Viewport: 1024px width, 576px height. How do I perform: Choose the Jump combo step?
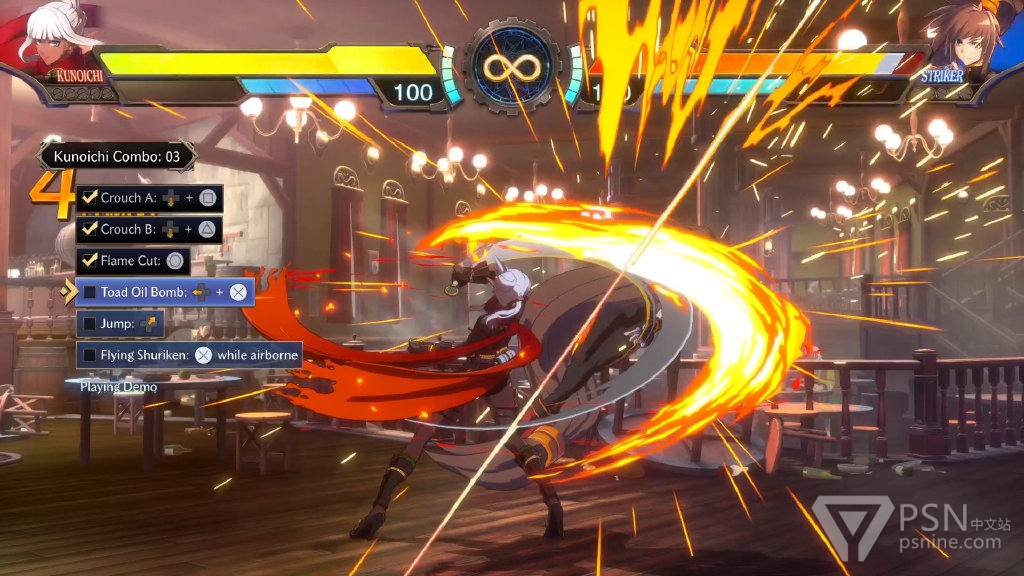point(120,324)
